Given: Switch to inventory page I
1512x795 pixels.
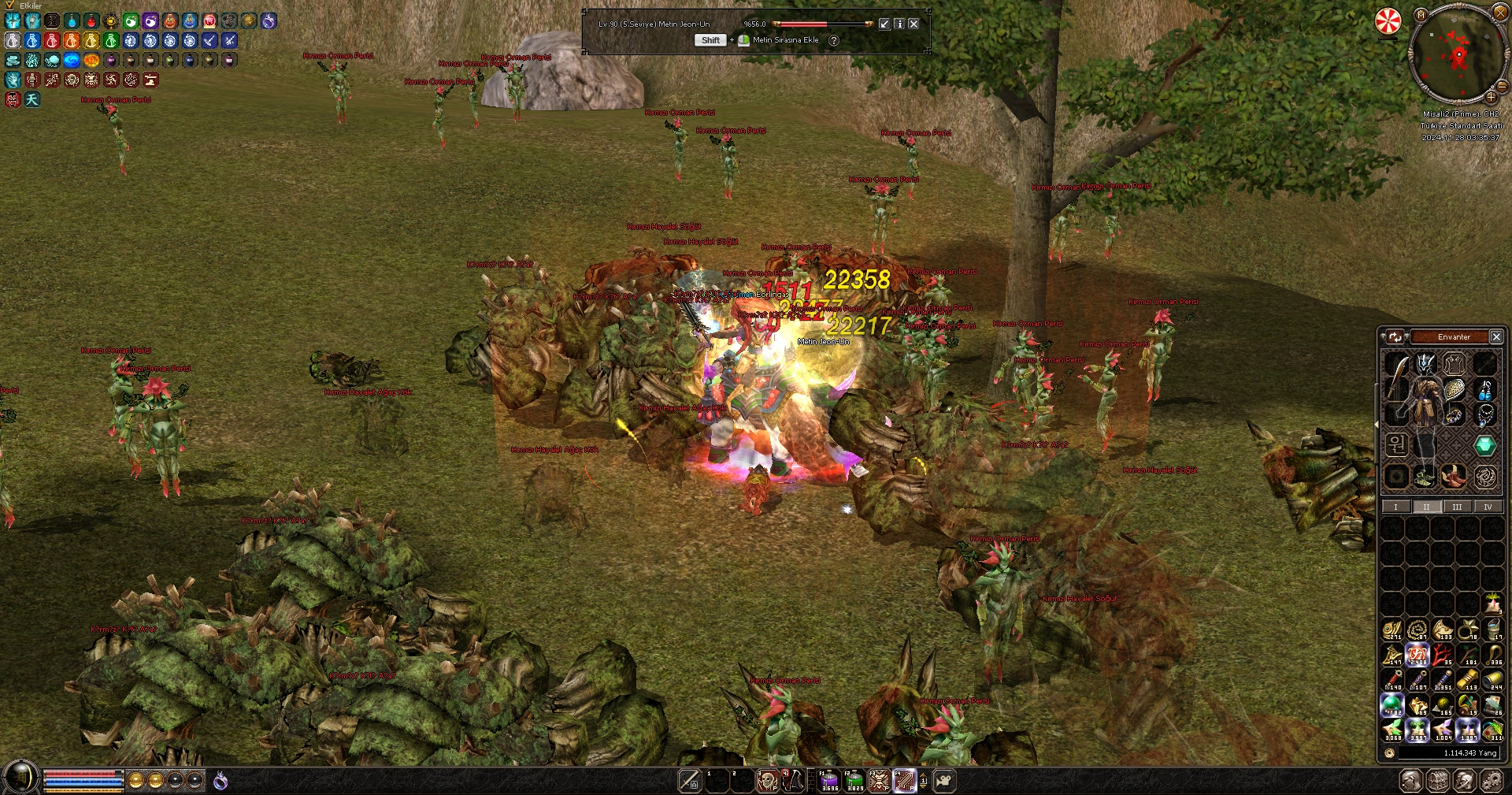Looking at the screenshot, I should (x=1395, y=507).
